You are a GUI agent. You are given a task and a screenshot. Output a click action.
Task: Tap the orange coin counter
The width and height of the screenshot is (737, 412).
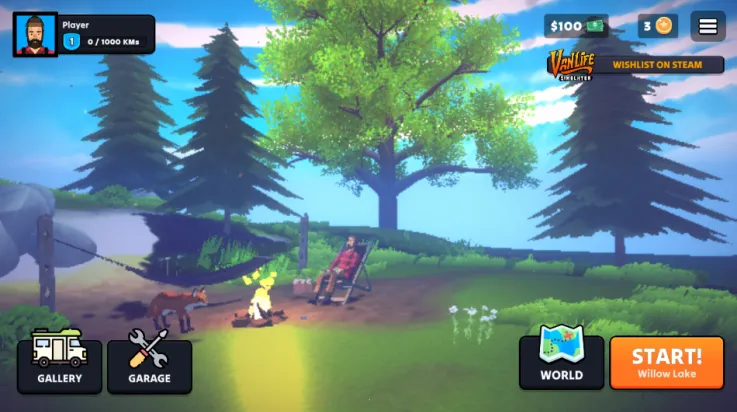(658, 26)
